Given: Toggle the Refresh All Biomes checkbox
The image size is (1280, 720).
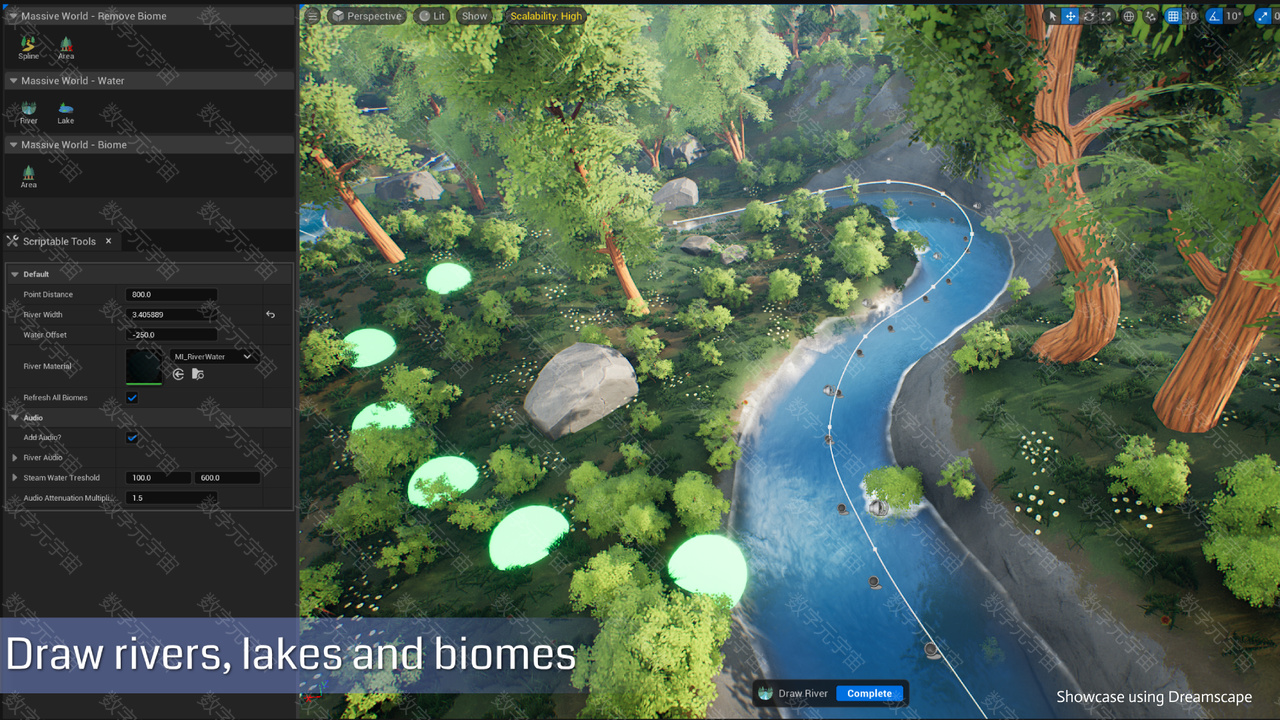Looking at the screenshot, I should pos(132,398).
